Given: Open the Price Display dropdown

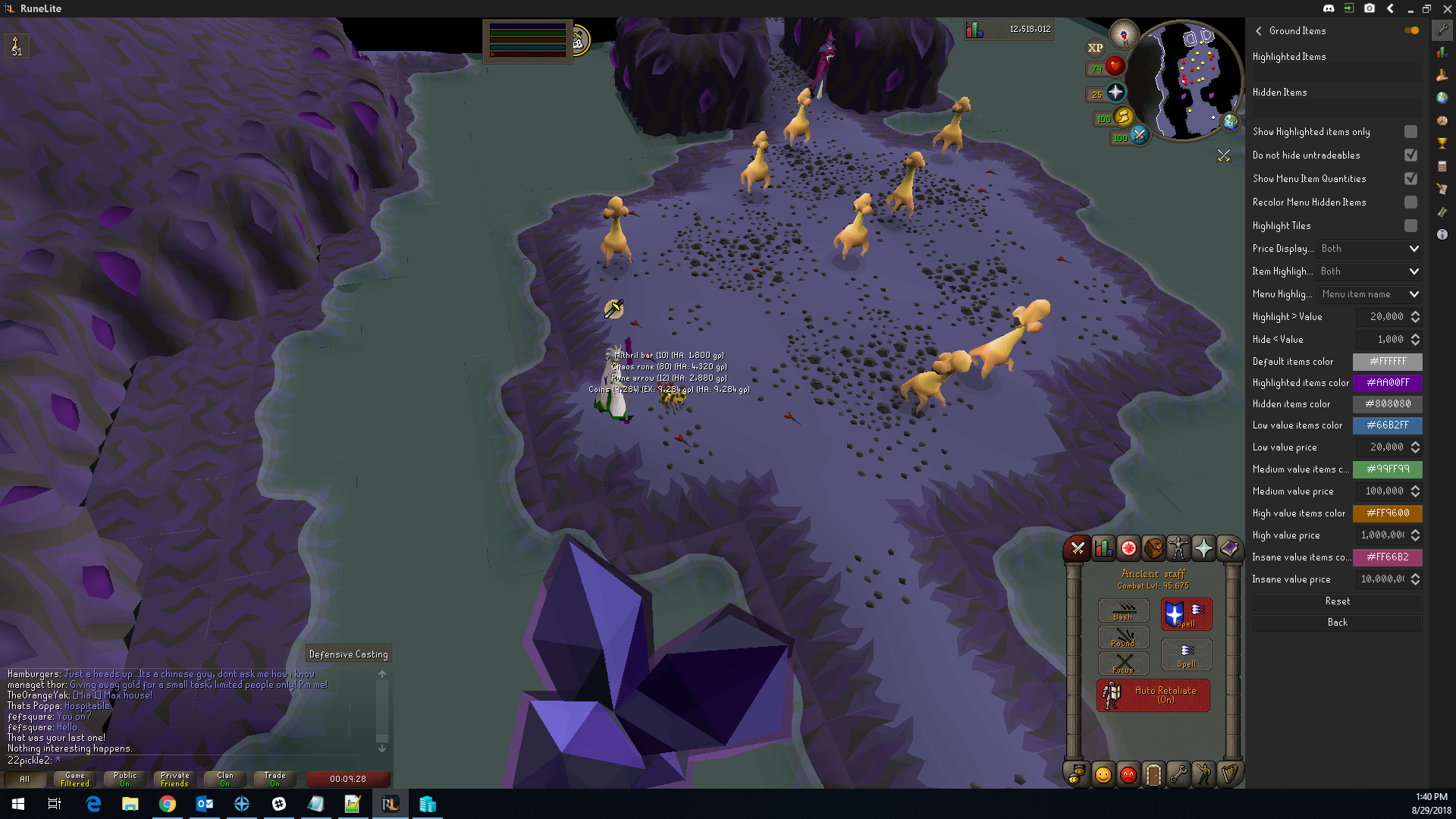Looking at the screenshot, I should click(1368, 248).
